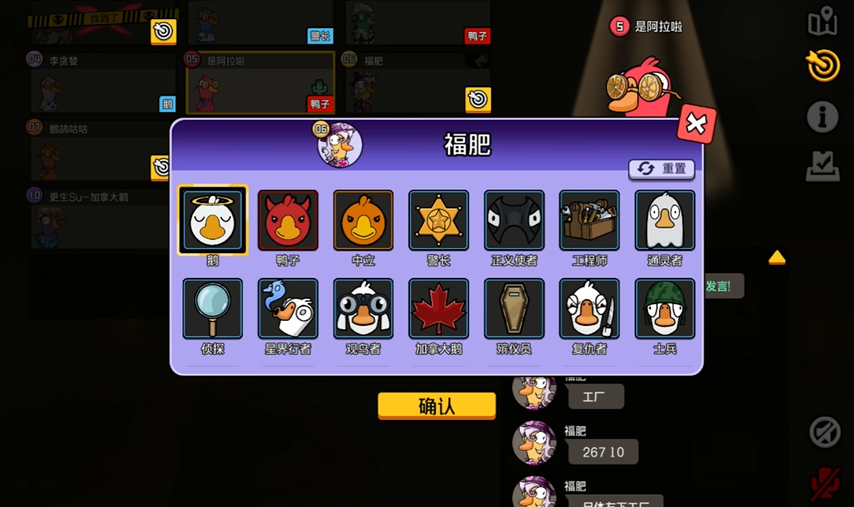Open the info icon in sidebar
The height and width of the screenshot is (507, 854).
point(822,117)
